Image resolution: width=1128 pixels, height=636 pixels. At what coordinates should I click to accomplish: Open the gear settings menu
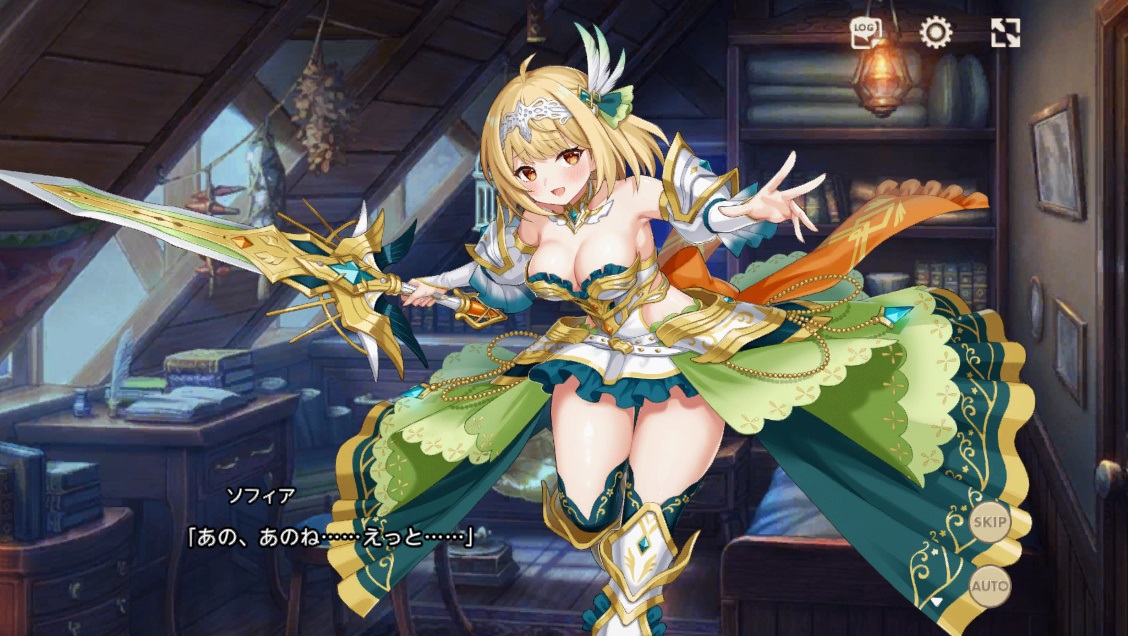click(936, 33)
